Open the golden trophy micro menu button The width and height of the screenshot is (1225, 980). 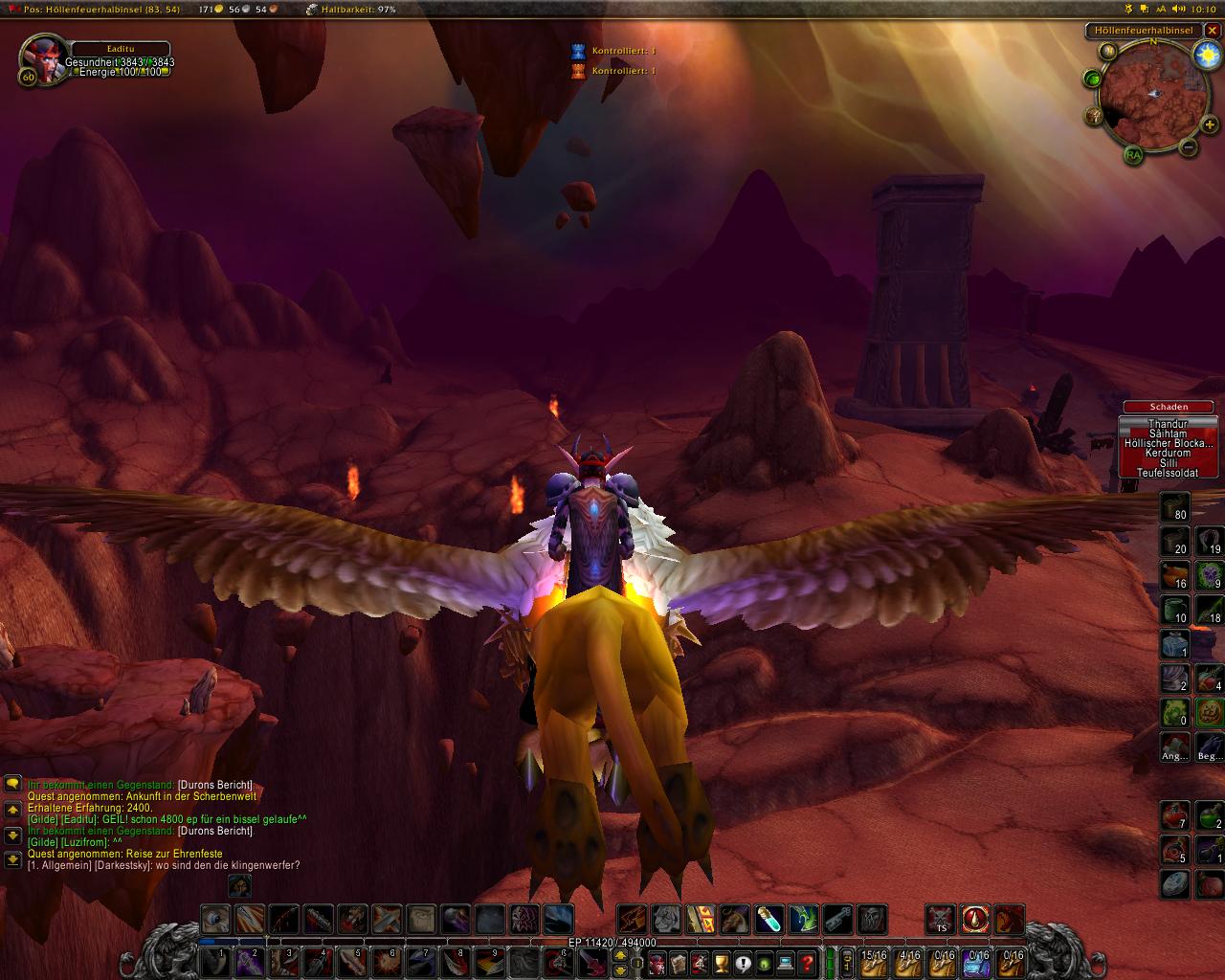(722, 962)
